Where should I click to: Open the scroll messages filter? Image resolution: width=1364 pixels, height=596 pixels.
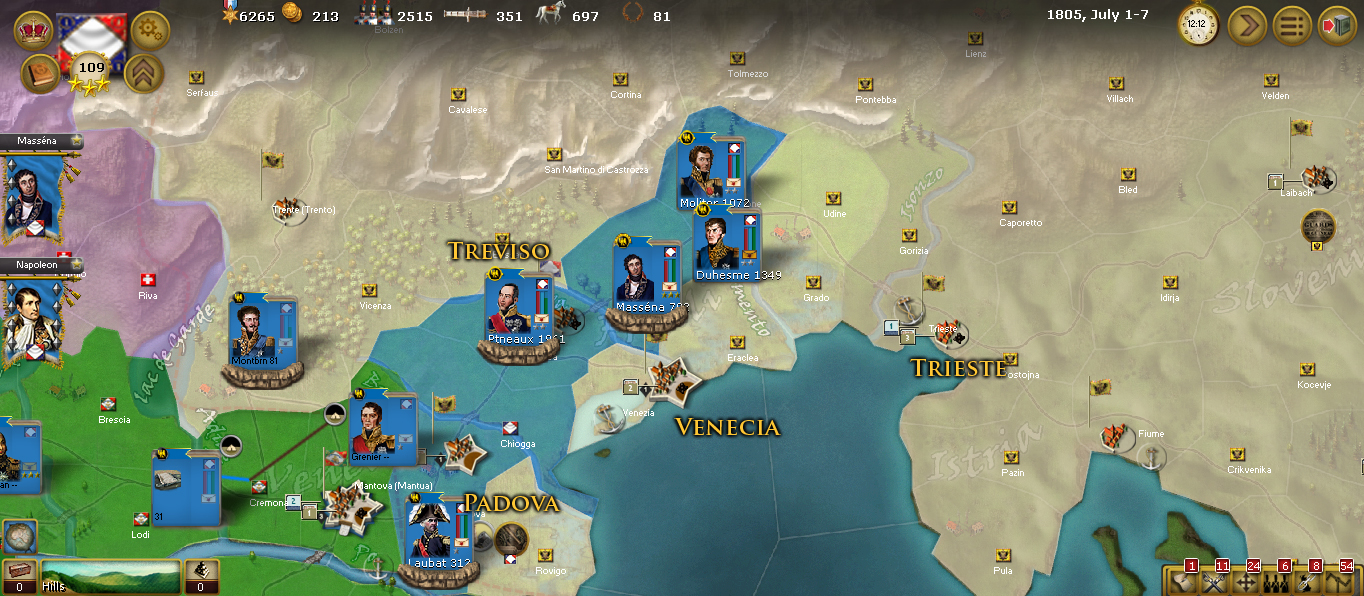click(x=1181, y=581)
